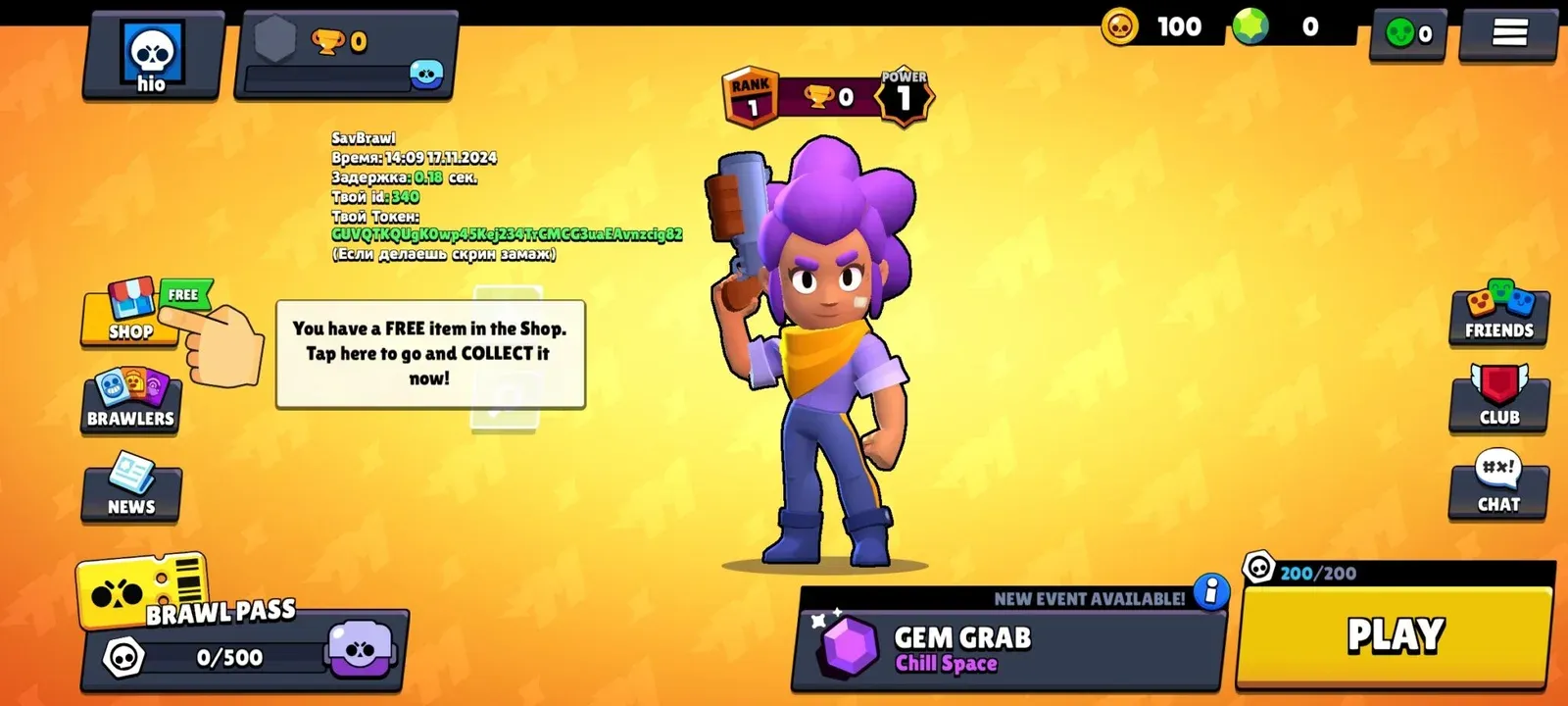This screenshot has height=706, width=1568.
Task: Show new event info via blue i icon
Action: point(1211,592)
